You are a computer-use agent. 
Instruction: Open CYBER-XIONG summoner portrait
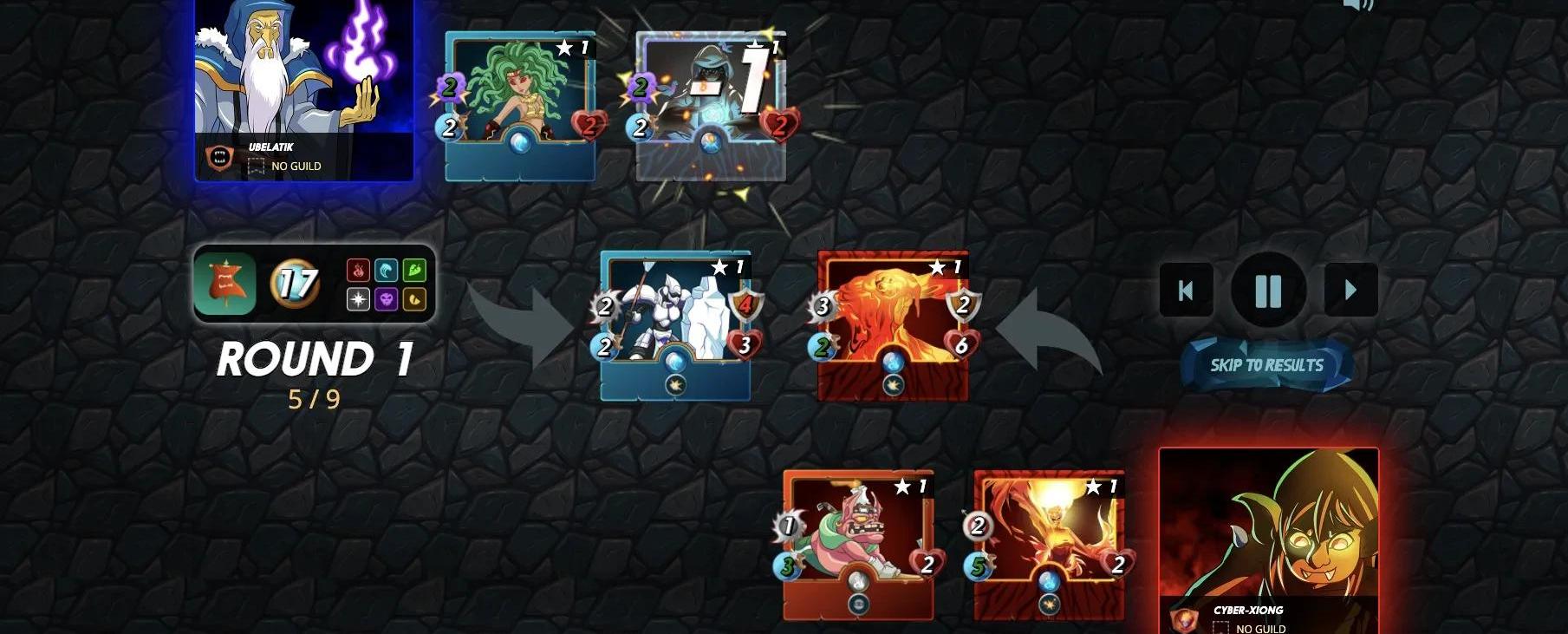(1268, 538)
